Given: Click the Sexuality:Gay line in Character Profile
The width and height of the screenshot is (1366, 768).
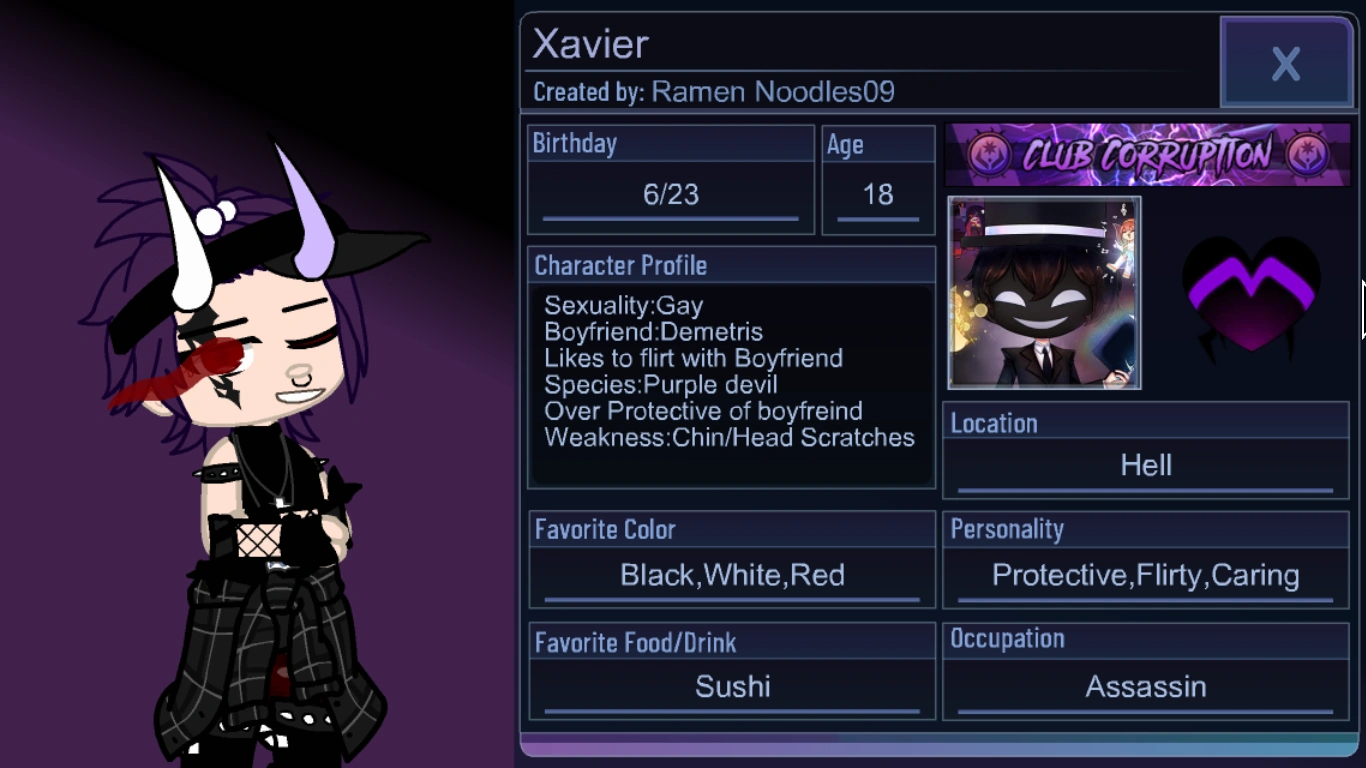Looking at the screenshot, I should 622,306.
